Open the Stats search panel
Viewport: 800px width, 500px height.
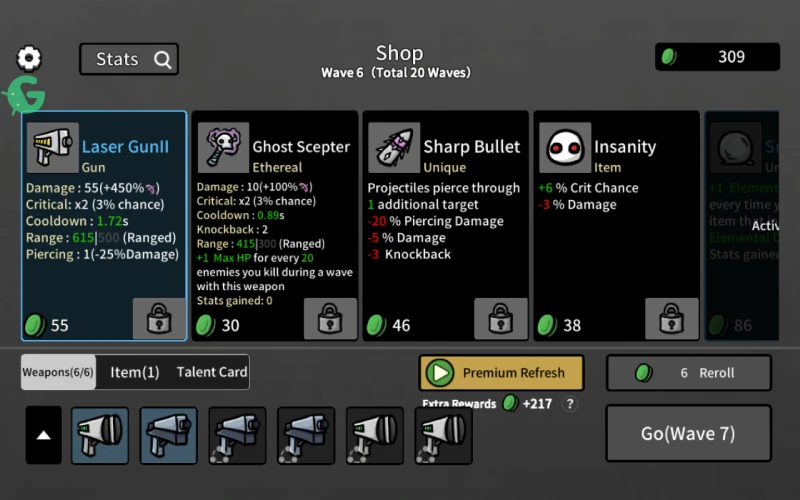[x=129, y=59]
